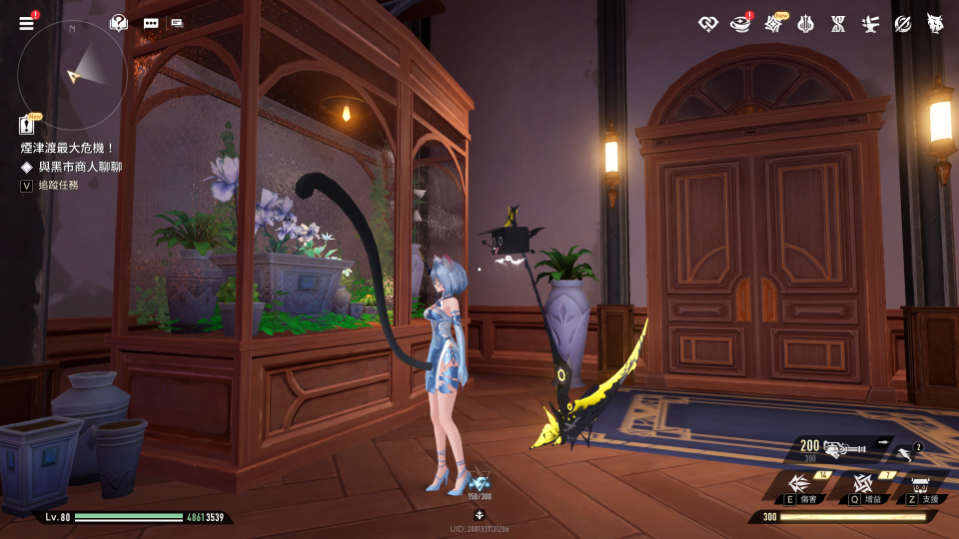This screenshot has width=959, height=539.
Task: Activate the dash skill icon with 2 charges
Action: click(x=906, y=453)
